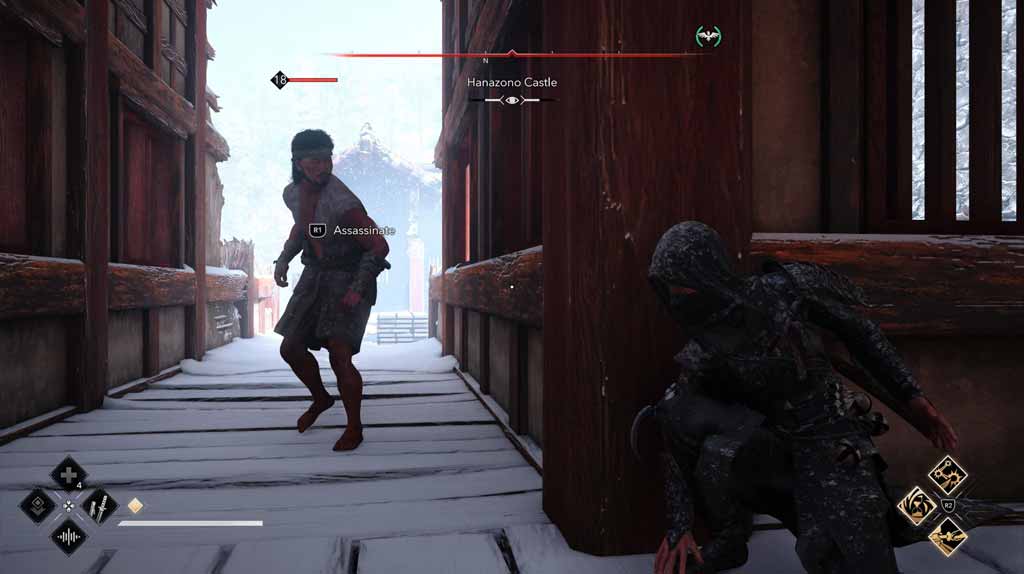Choose the kunai and blade tool slot
The height and width of the screenshot is (574, 1024).
click(100, 505)
